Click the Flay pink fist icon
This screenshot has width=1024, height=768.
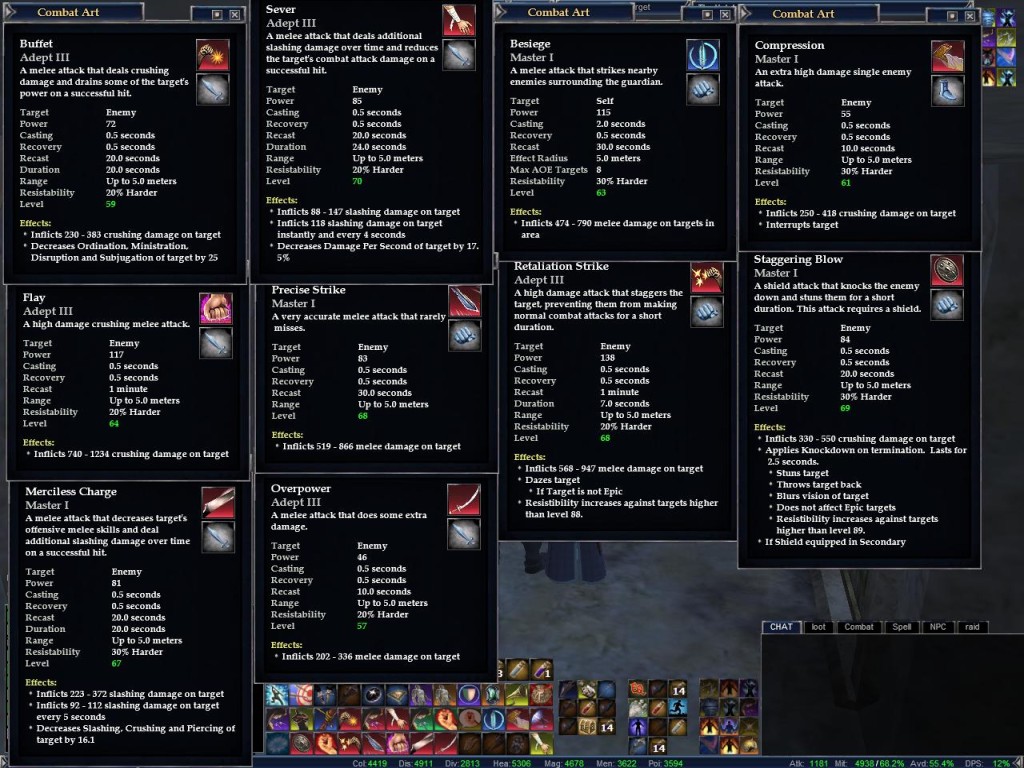[x=216, y=308]
